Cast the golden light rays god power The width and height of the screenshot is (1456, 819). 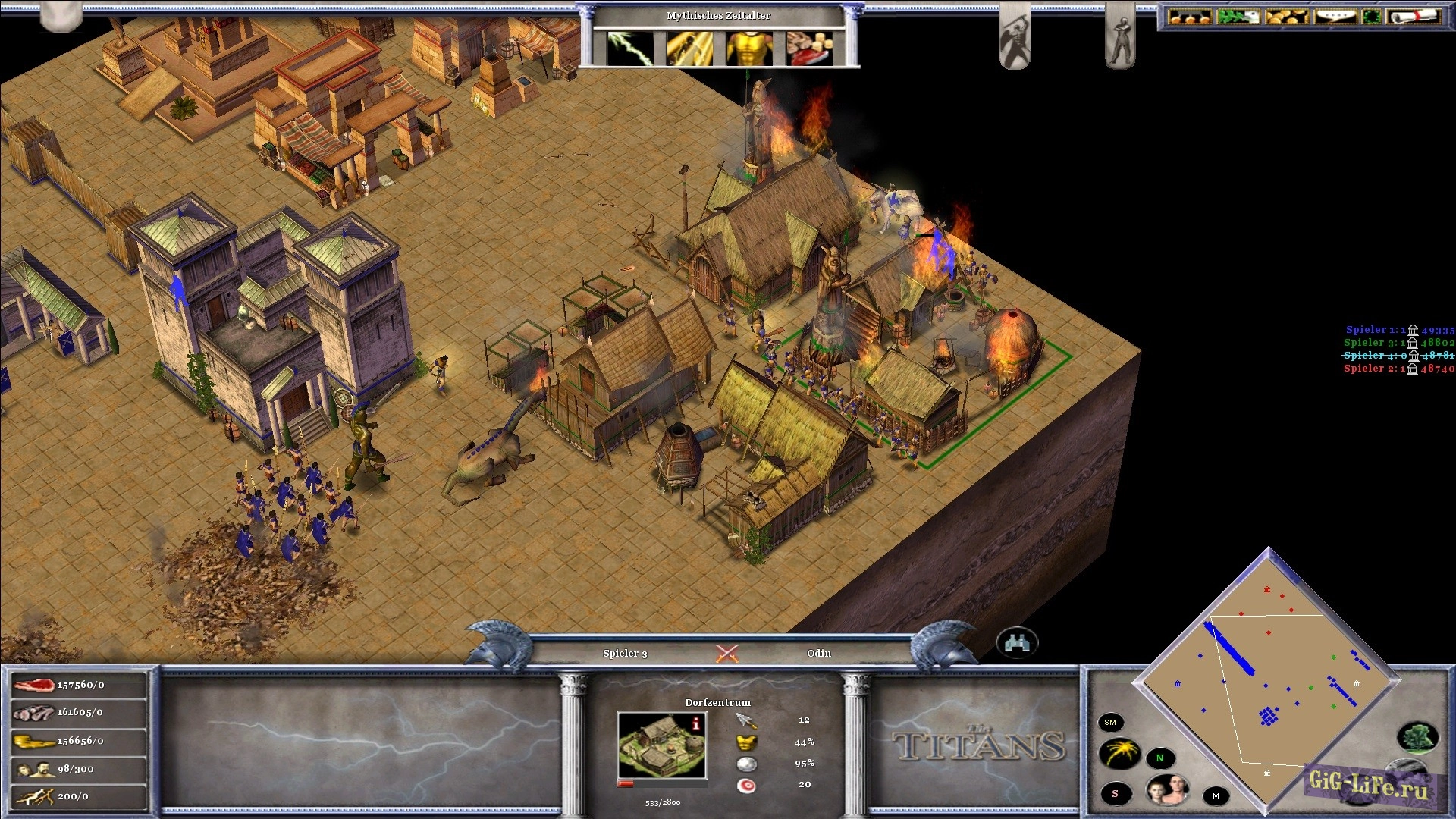coord(689,49)
